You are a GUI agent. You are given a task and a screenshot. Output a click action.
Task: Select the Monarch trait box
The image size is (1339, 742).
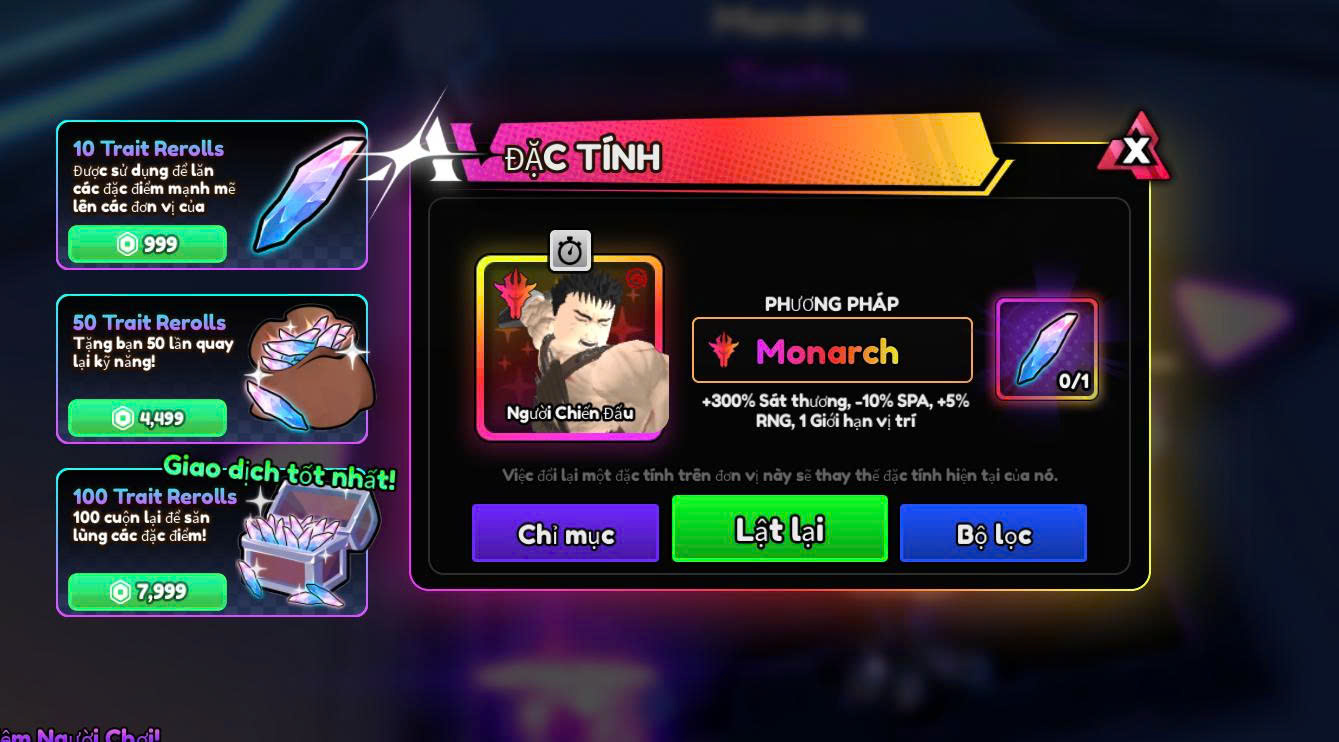tap(831, 351)
